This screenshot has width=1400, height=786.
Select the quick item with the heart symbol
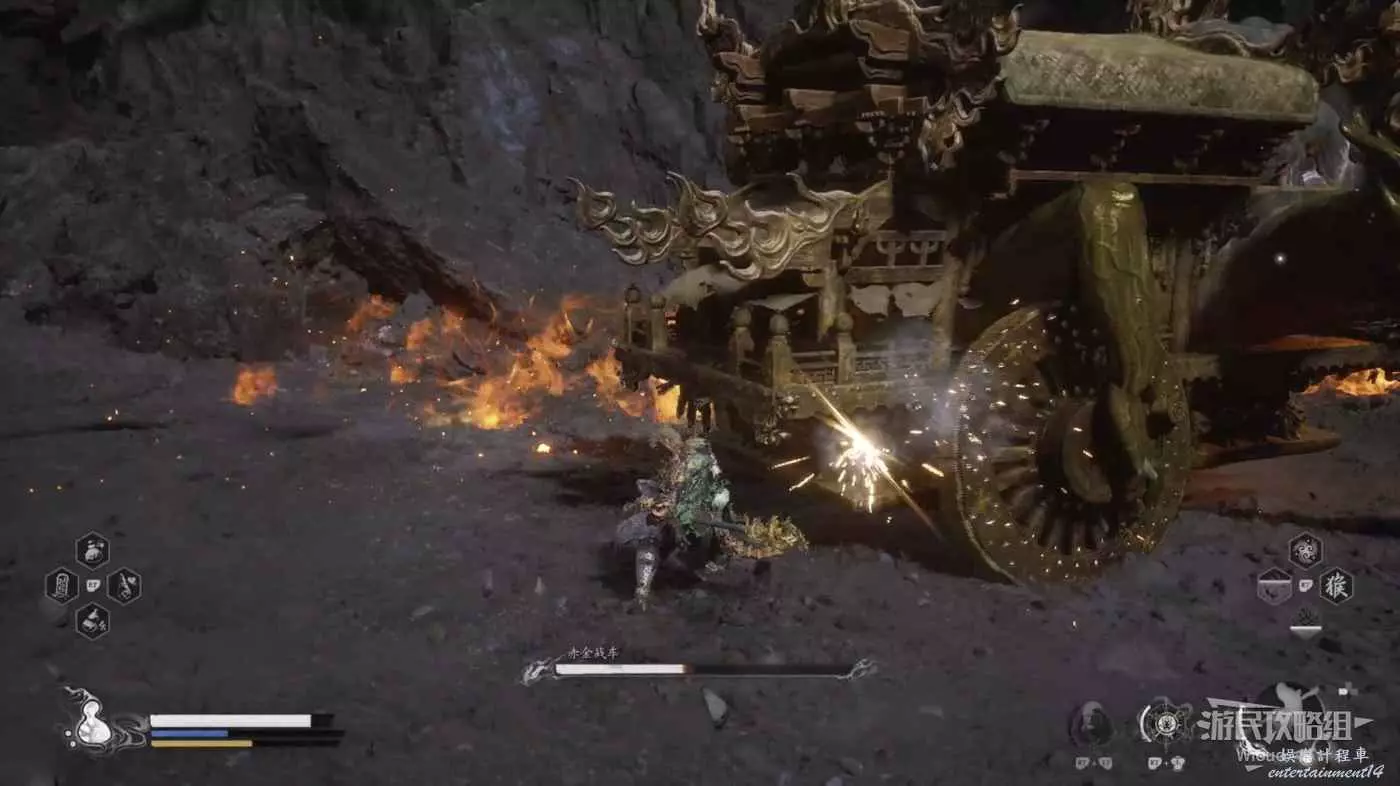coord(124,585)
